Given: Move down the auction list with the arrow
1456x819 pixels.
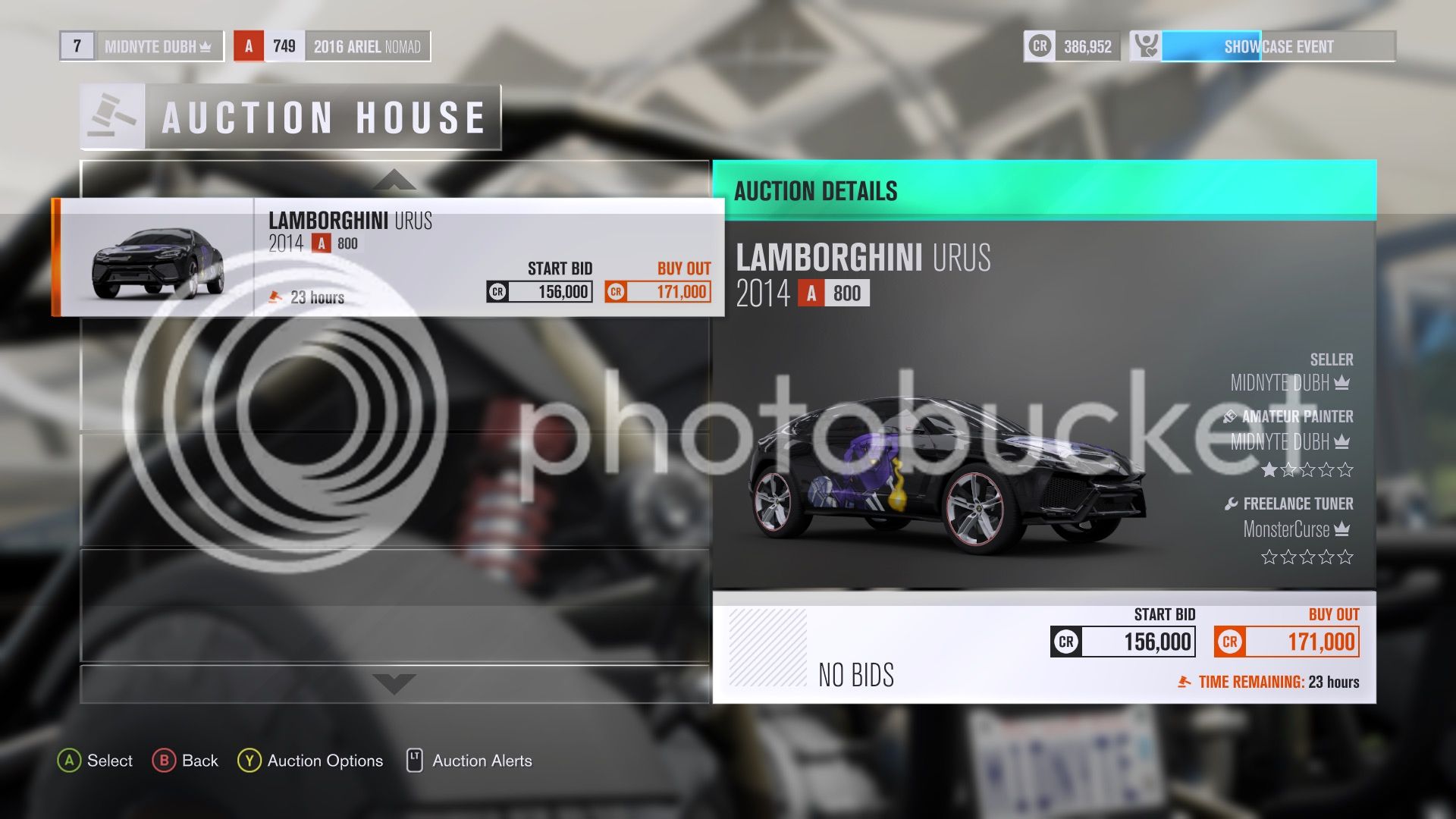Looking at the screenshot, I should click(x=394, y=683).
